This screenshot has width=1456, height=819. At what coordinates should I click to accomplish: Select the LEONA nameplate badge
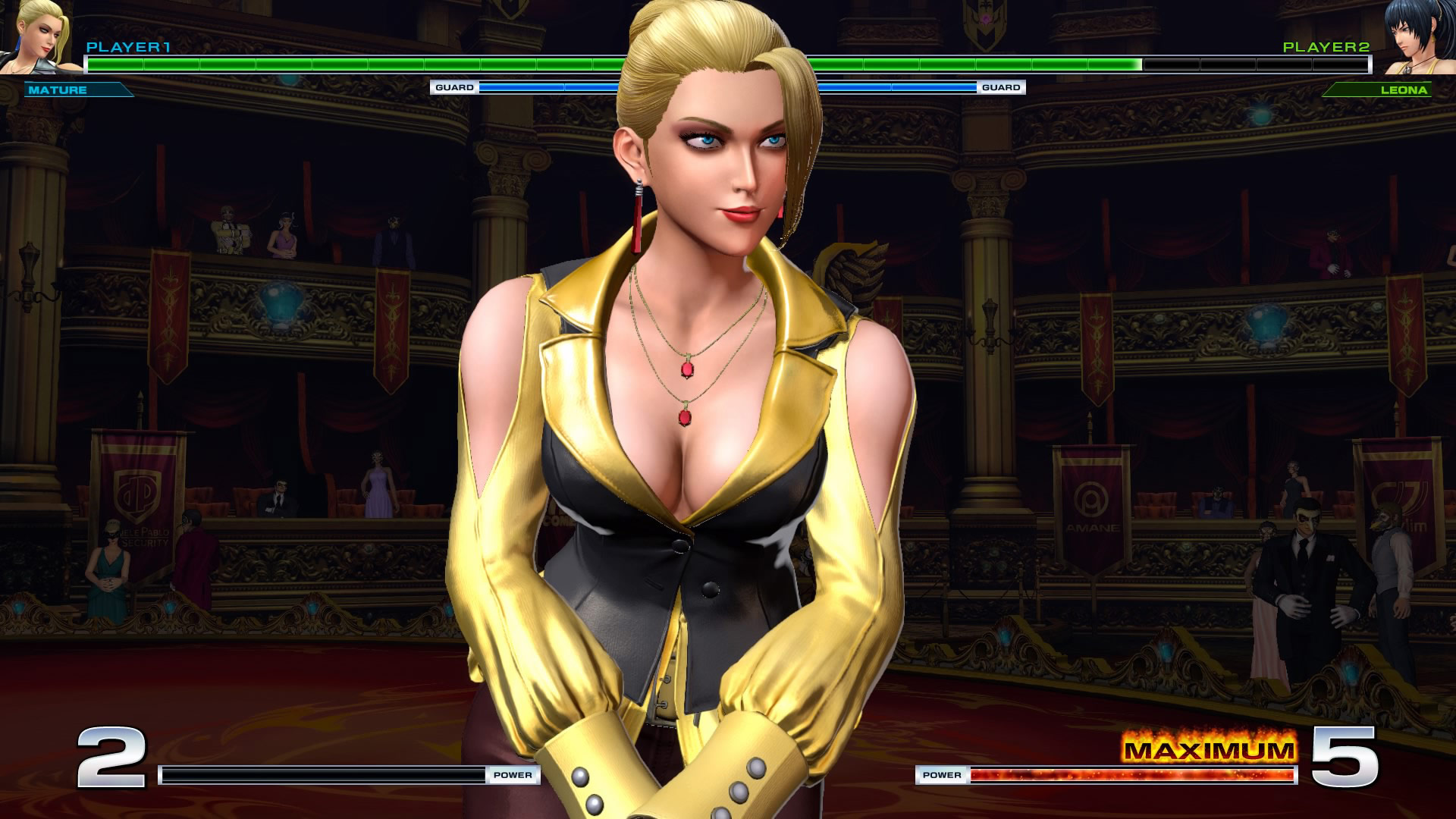[1380, 89]
